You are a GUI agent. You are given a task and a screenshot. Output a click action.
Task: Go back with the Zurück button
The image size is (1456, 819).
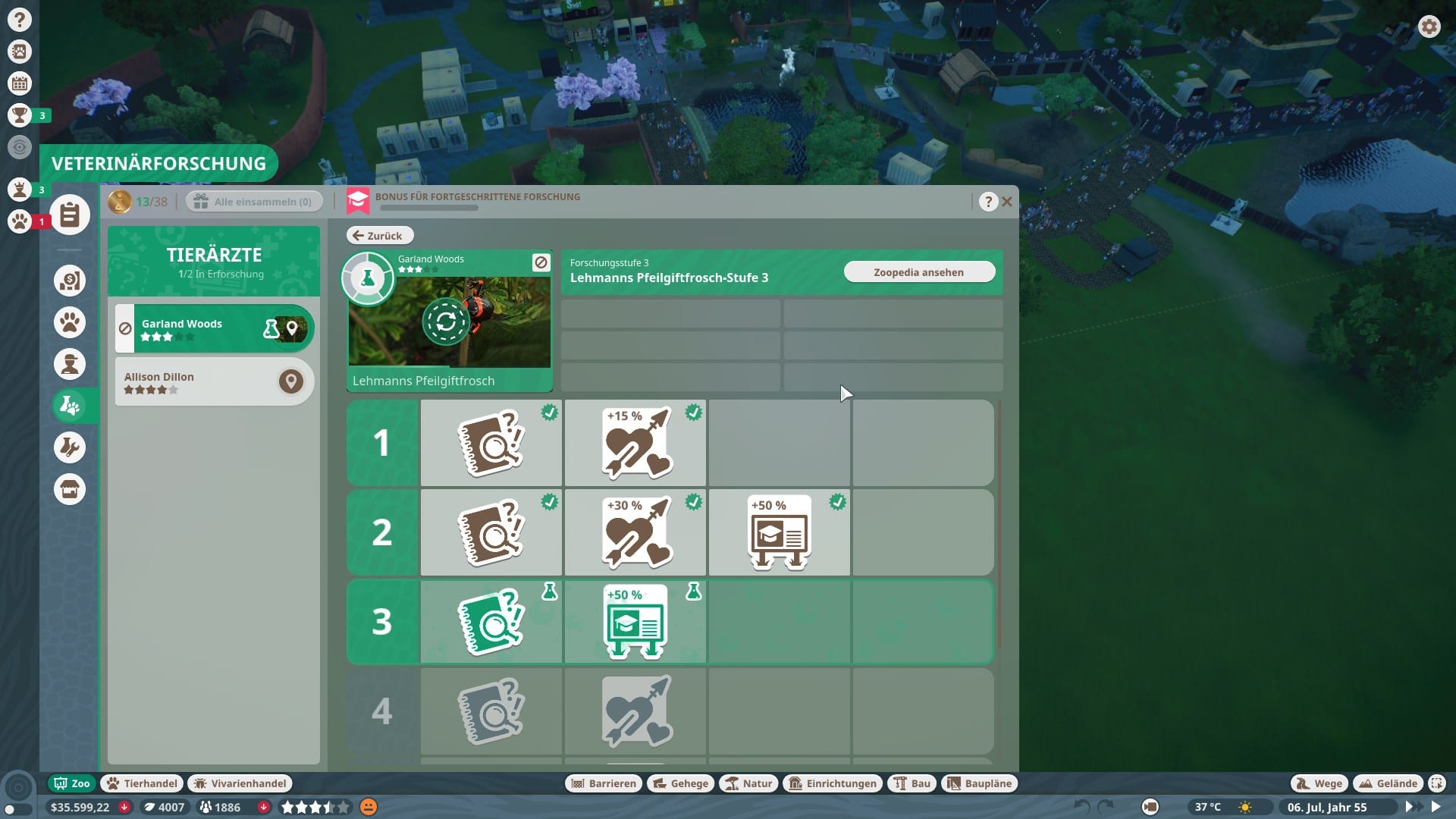(379, 236)
